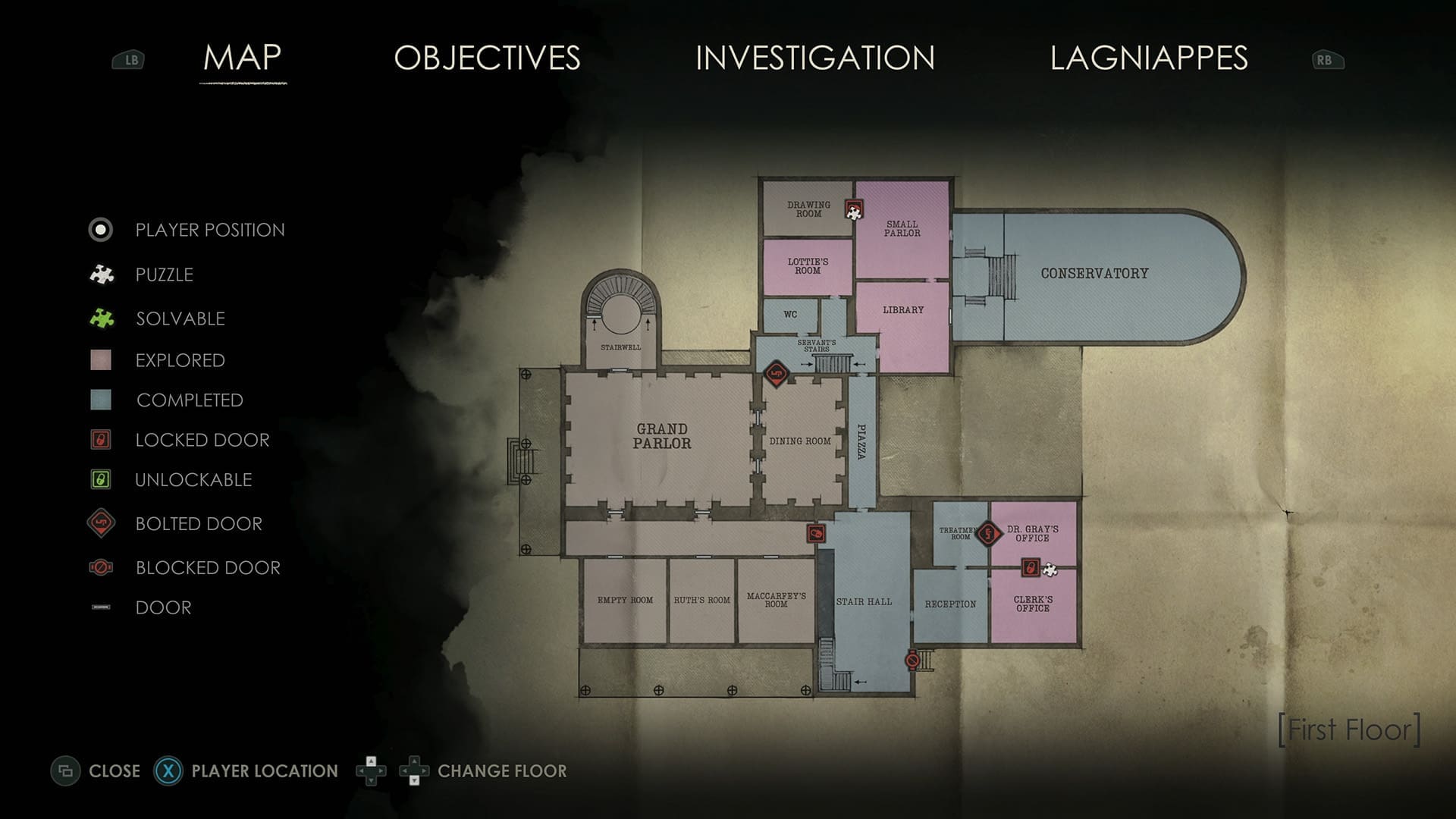This screenshot has height=819, width=1456.
Task: Open the Investigation tab
Action: (814, 58)
